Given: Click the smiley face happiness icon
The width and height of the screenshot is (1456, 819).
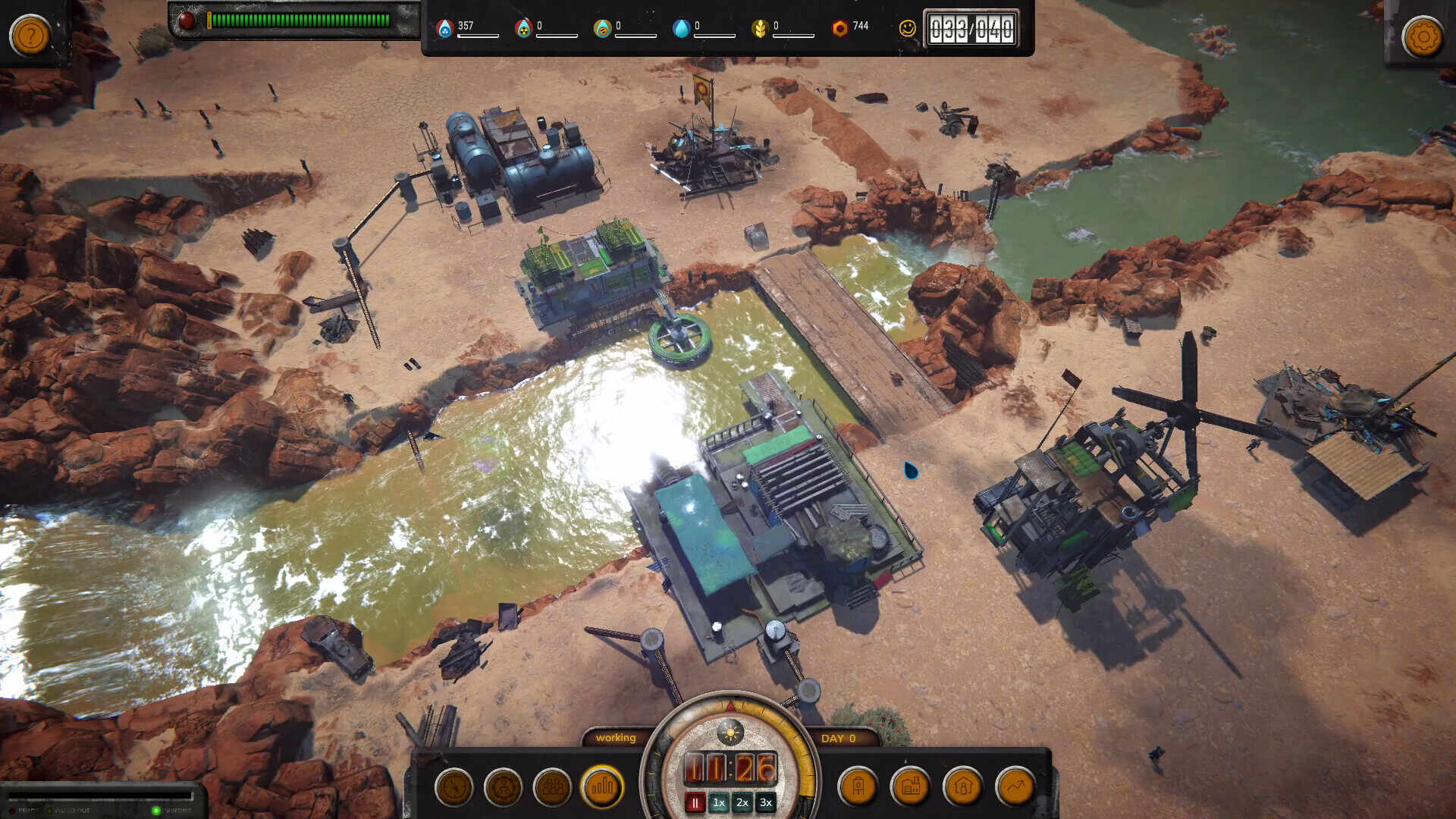Looking at the screenshot, I should pyautogui.click(x=907, y=29).
